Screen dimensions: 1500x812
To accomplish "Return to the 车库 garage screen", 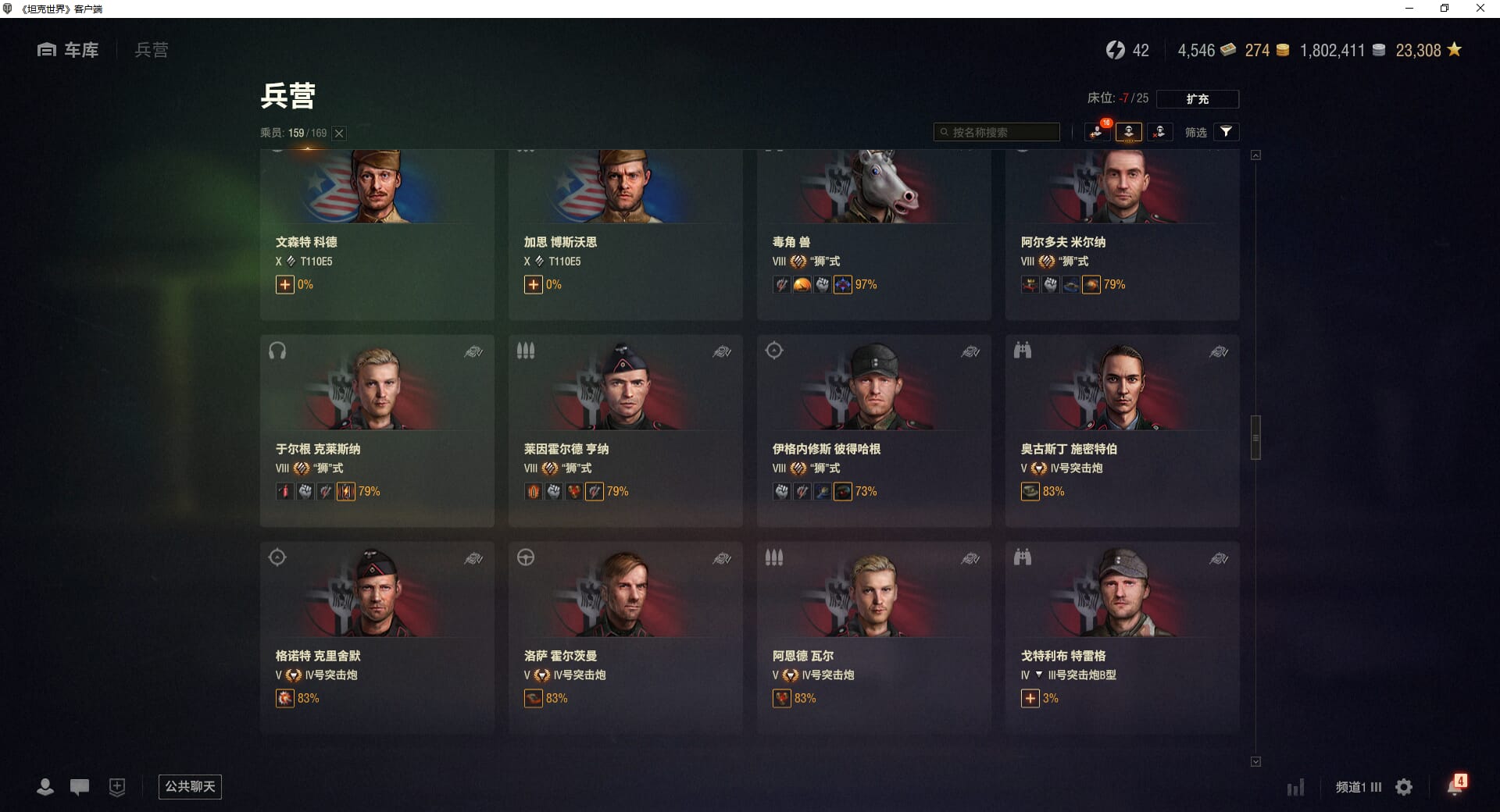I will pos(69,50).
